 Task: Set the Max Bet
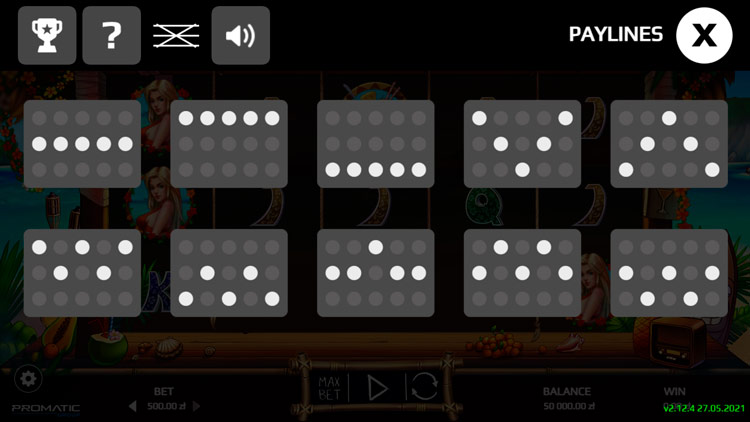(x=330, y=388)
